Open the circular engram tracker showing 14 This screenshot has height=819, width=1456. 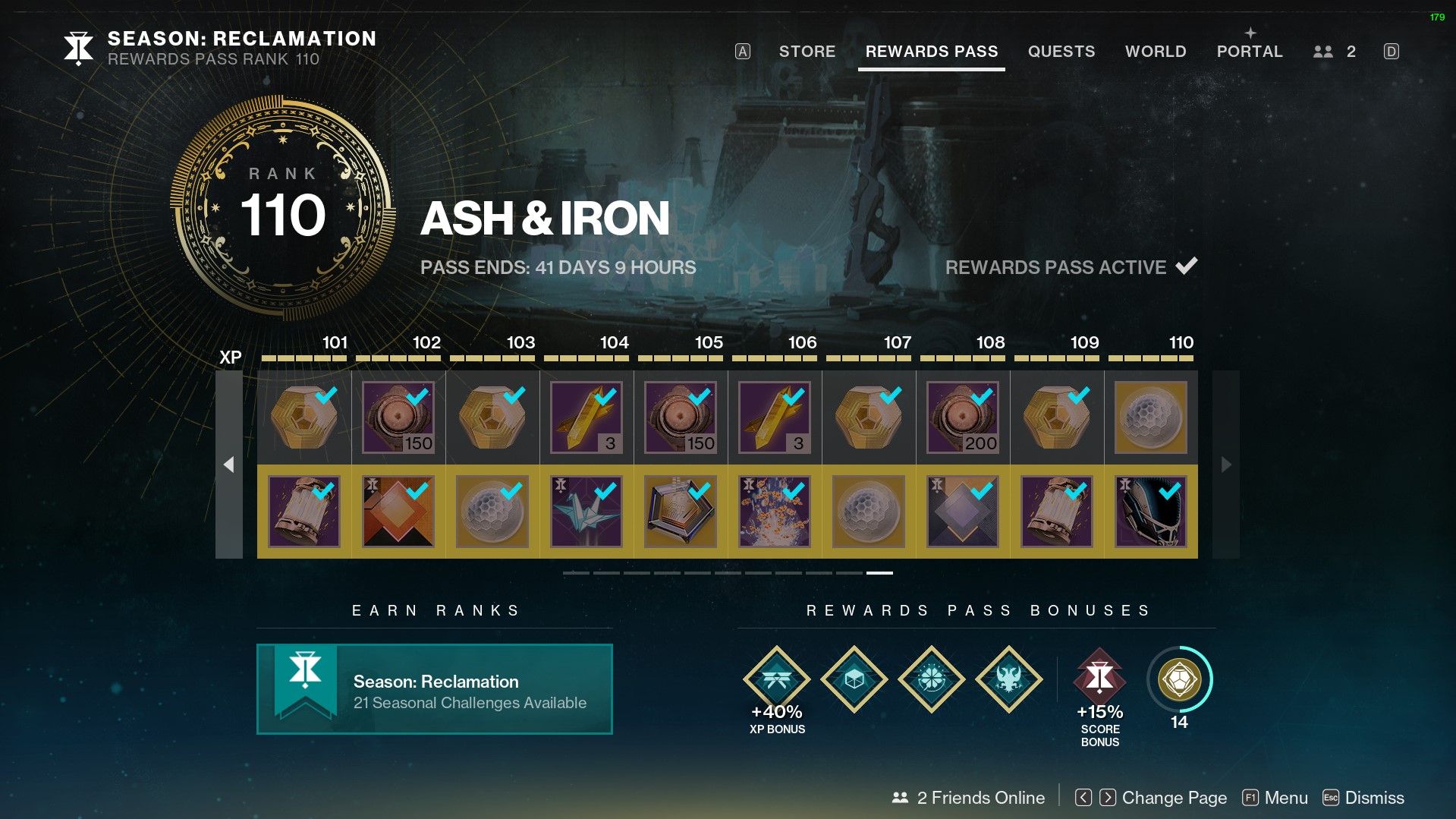pos(1178,679)
